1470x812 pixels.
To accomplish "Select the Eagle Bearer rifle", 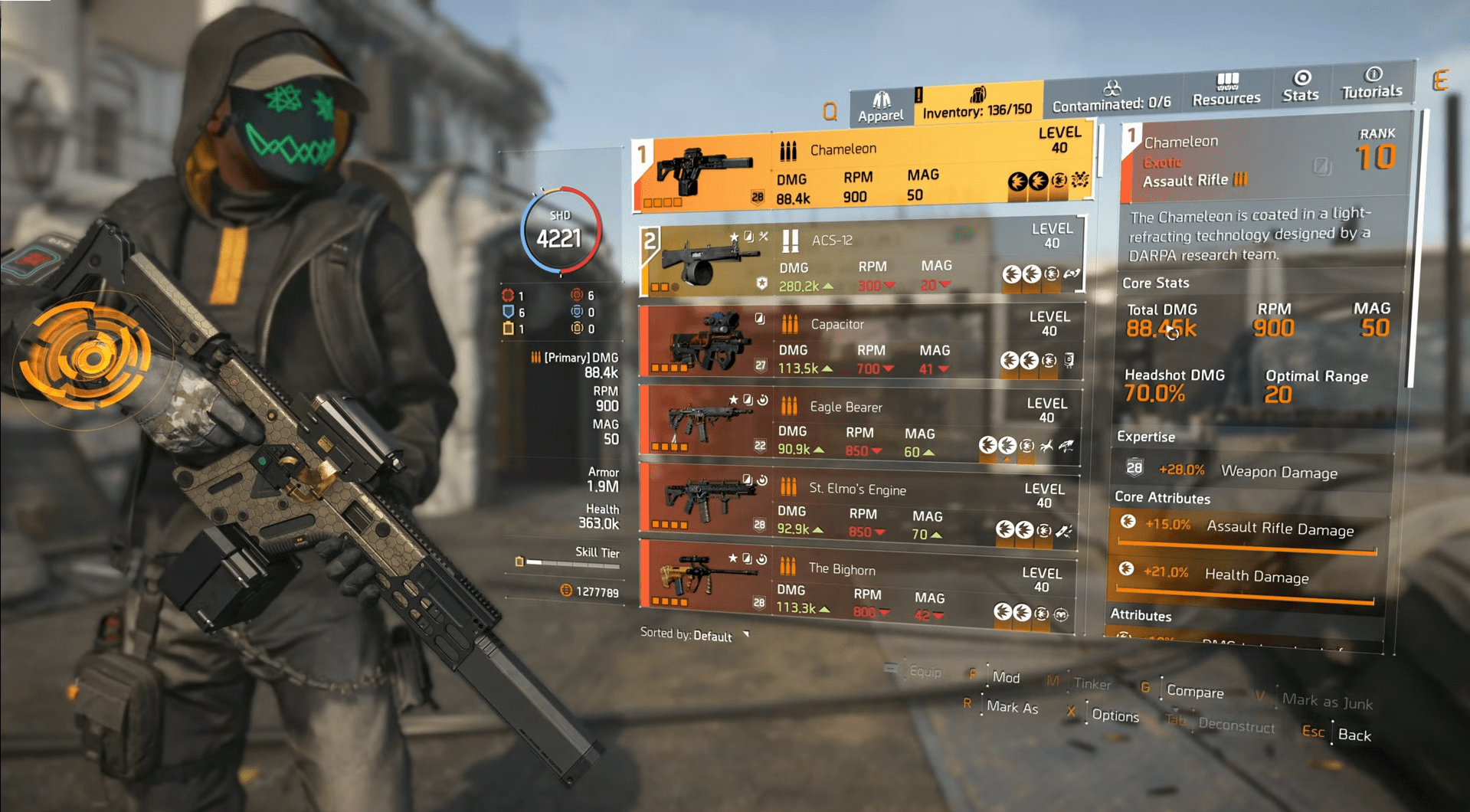I will [858, 425].
